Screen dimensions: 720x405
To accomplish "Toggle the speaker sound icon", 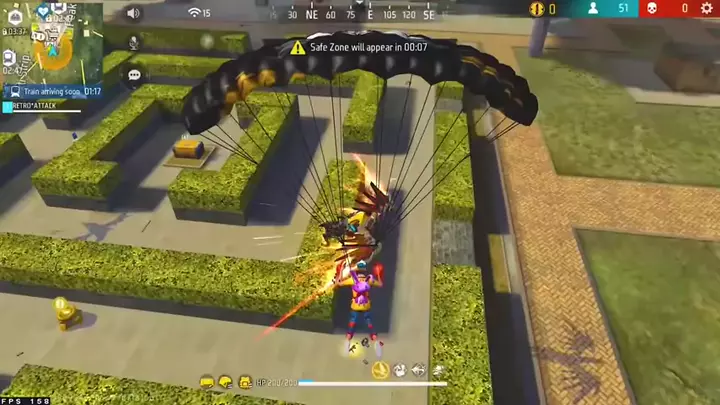I will [132, 13].
